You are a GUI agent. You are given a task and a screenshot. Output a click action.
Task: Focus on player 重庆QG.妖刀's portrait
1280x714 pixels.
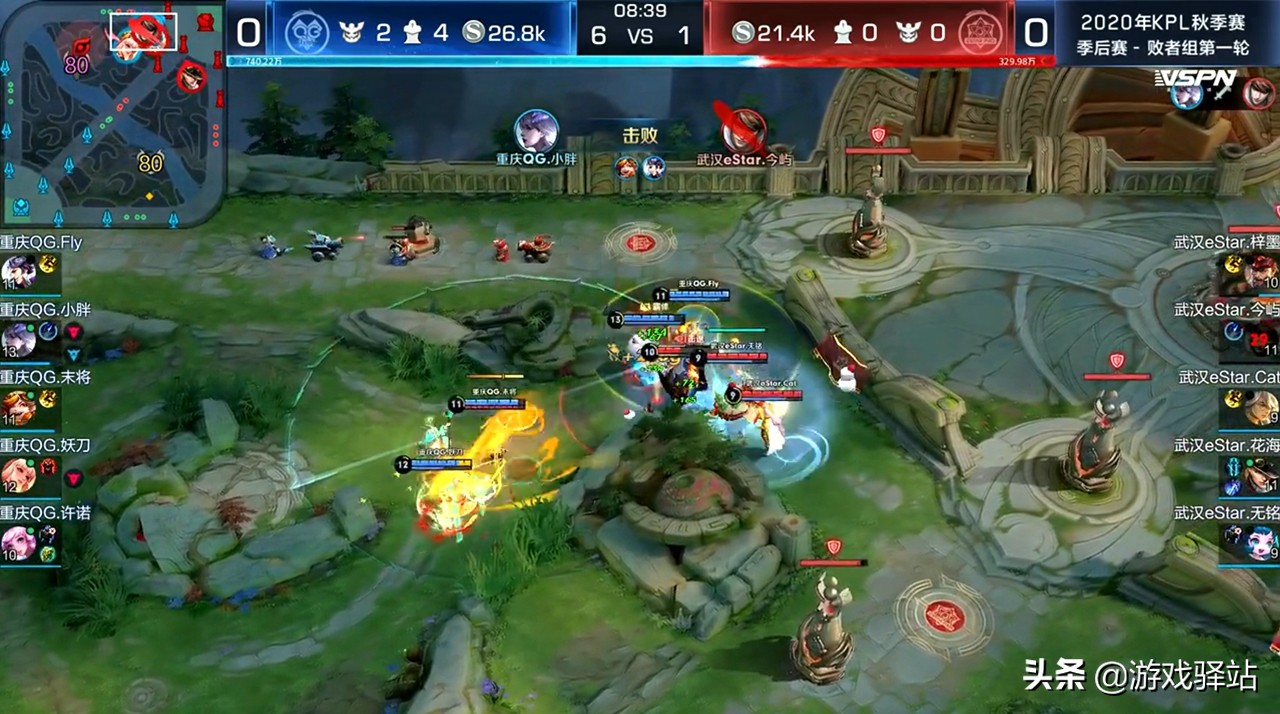pyautogui.click(x=20, y=475)
